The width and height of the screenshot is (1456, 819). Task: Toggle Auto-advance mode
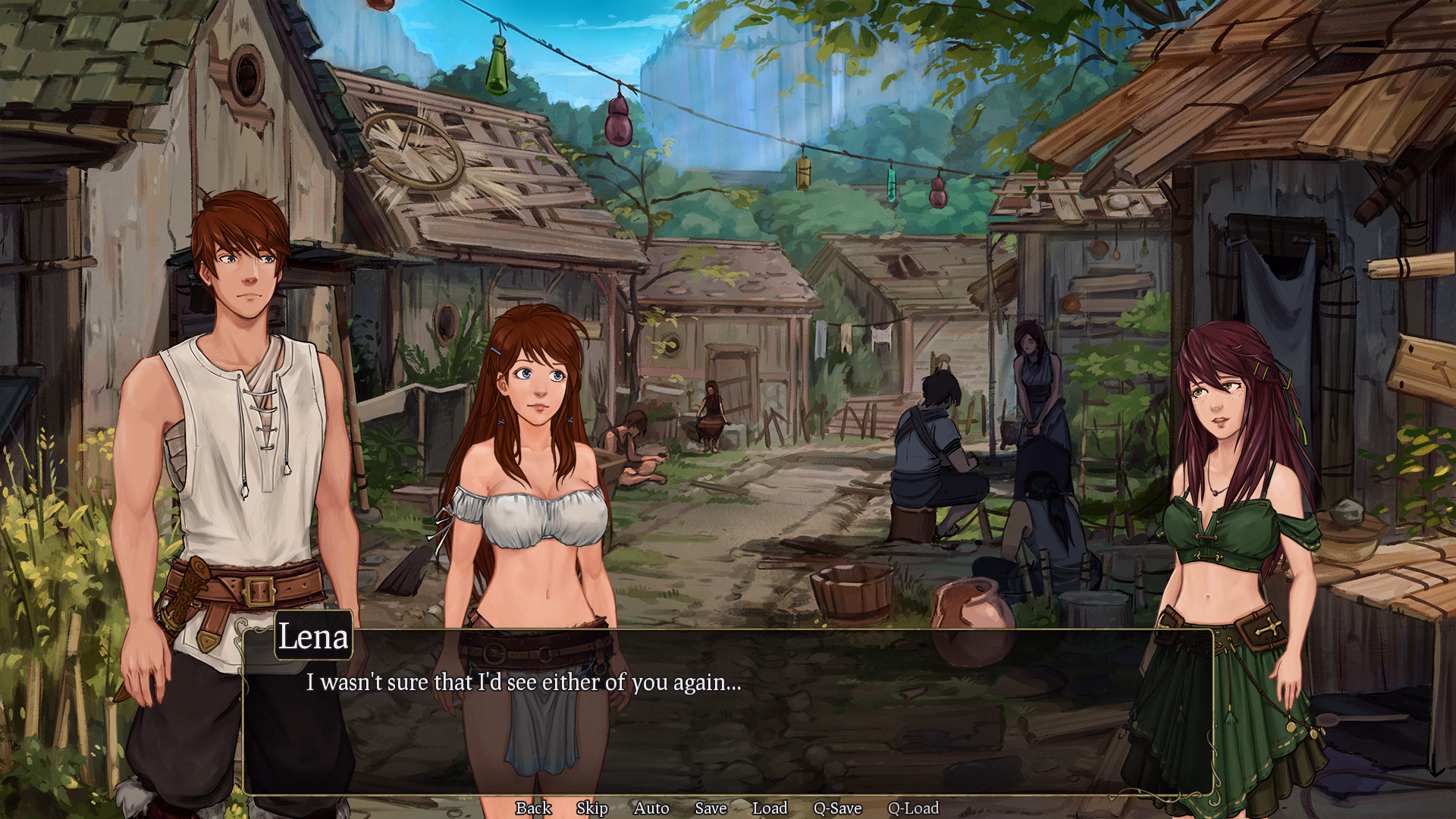[652, 808]
